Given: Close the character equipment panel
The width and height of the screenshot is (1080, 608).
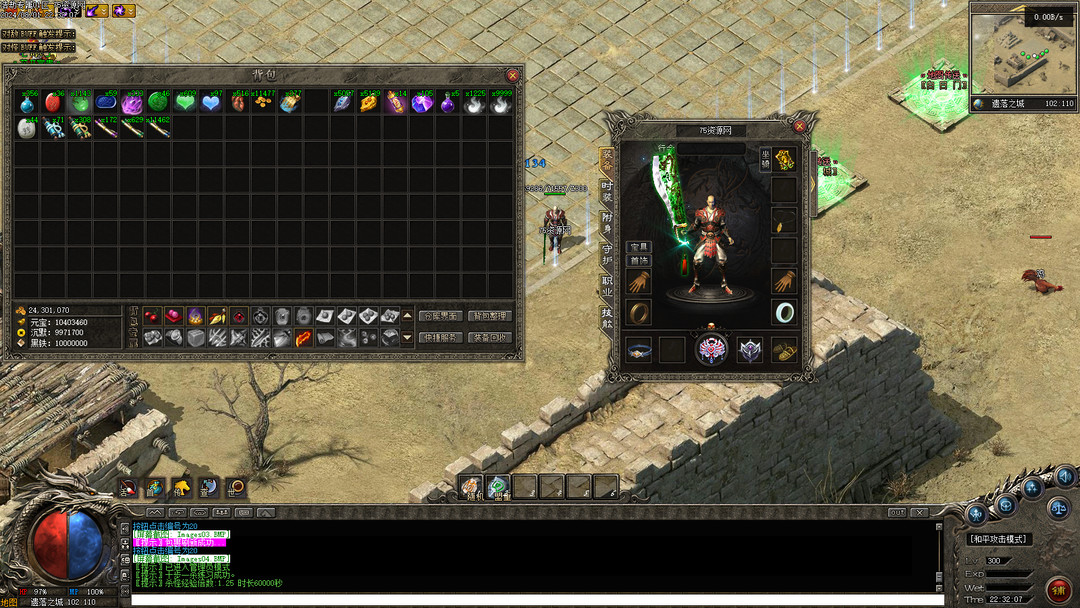Looking at the screenshot, I should (799, 127).
